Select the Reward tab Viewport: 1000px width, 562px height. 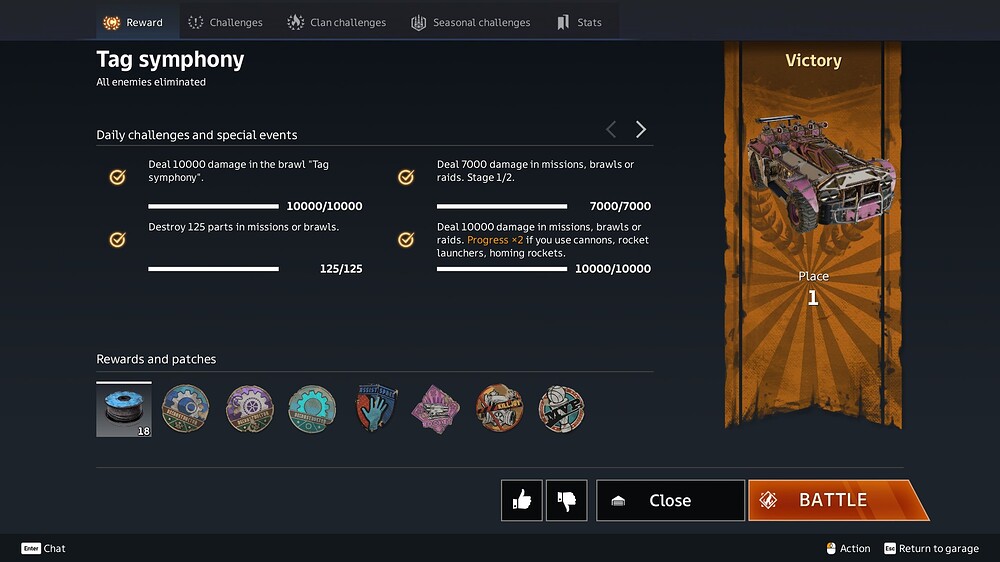133,22
